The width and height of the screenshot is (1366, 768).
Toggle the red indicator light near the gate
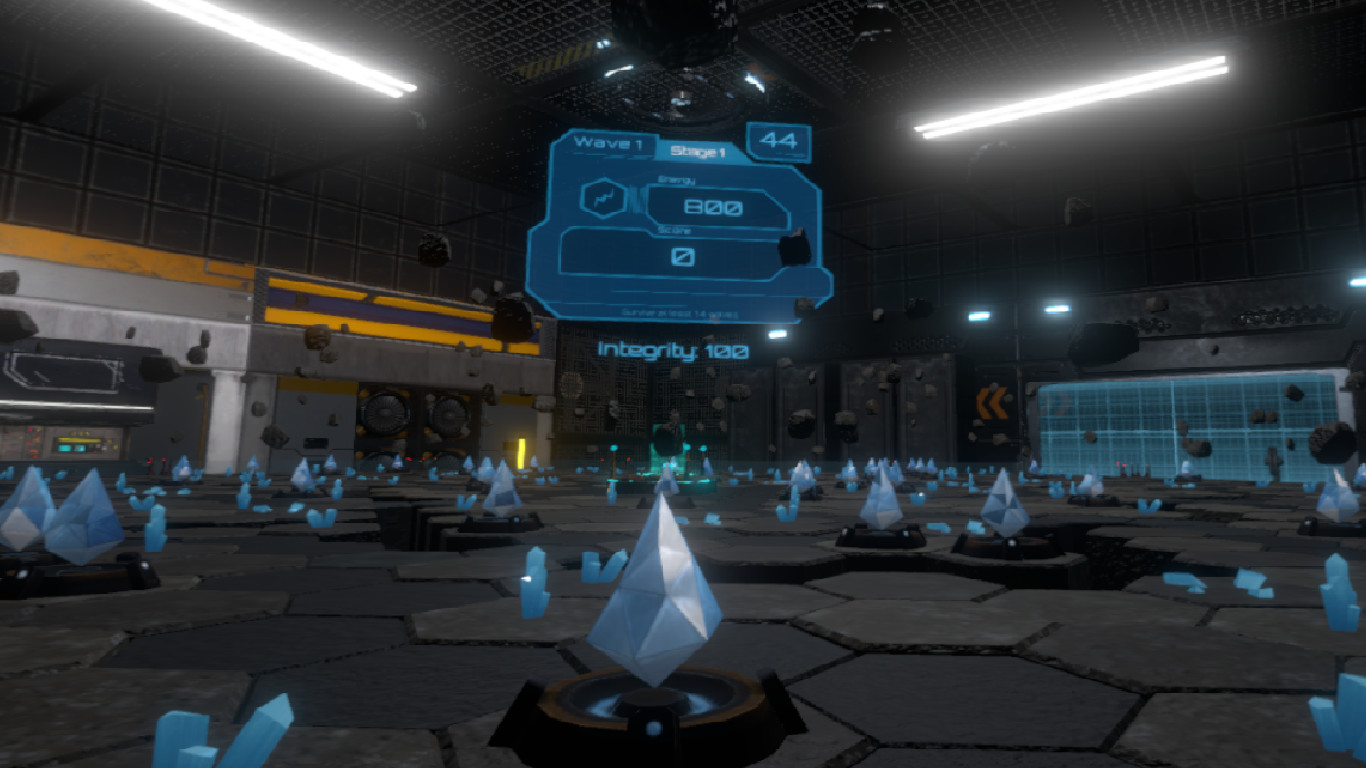629,459
